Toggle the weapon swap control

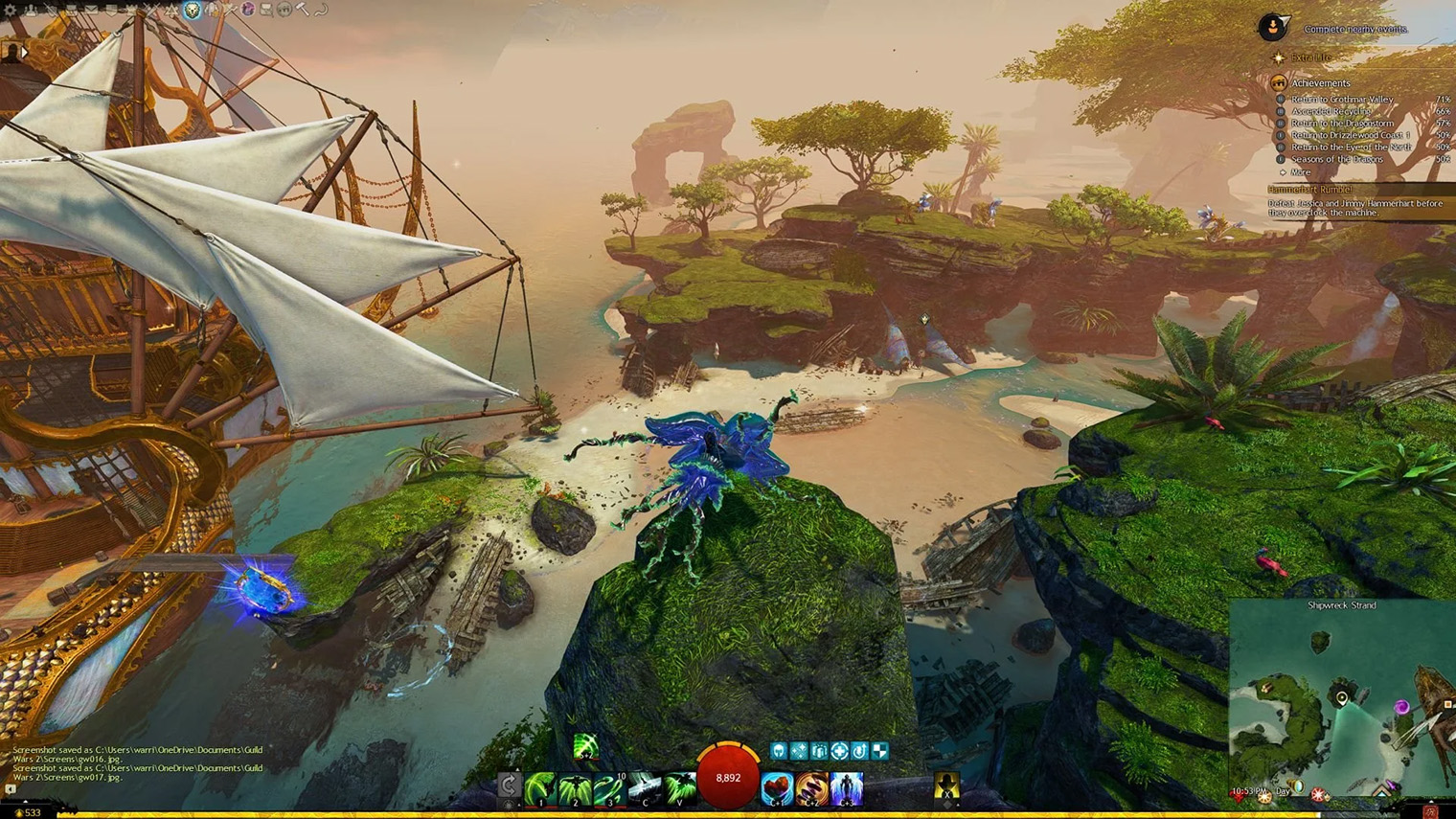pyautogui.click(x=509, y=784)
